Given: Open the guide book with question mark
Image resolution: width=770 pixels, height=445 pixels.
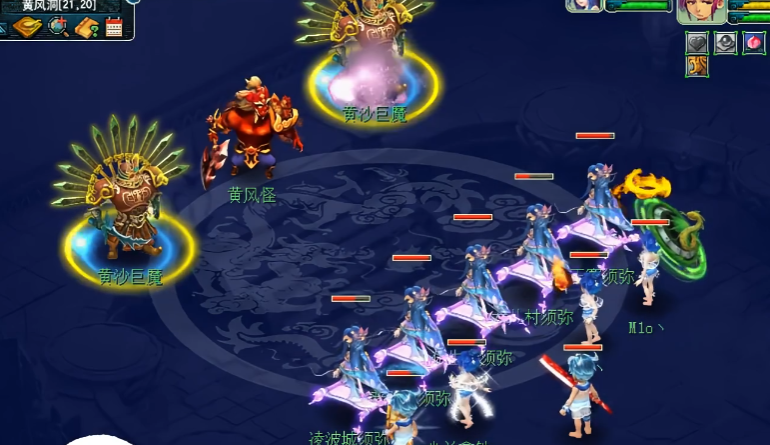Looking at the screenshot, I should pos(86,27).
